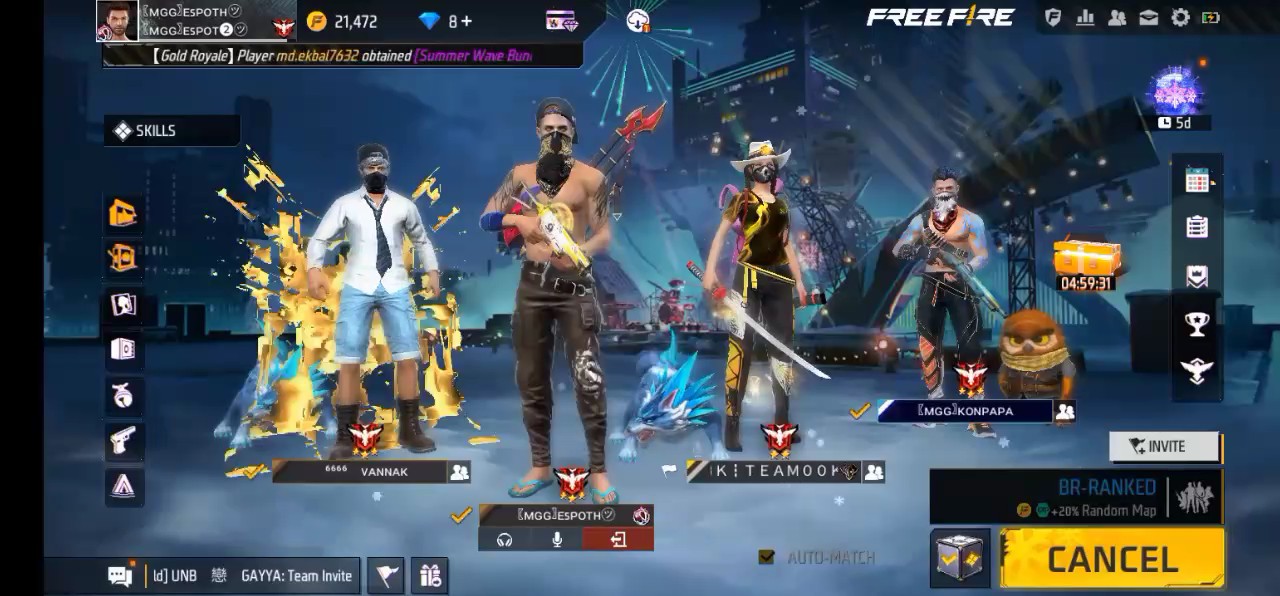The width and height of the screenshot is (1280, 596).
Task: Invite a player with the INVITE button
Action: [x=1165, y=447]
